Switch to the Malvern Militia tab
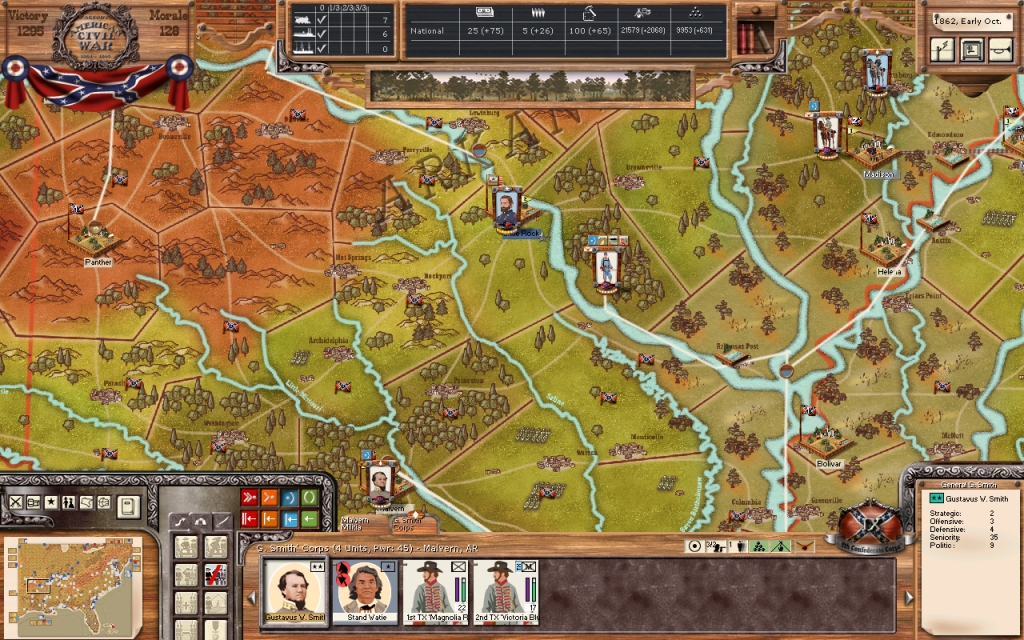1024x640 pixels. pyautogui.click(x=356, y=522)
